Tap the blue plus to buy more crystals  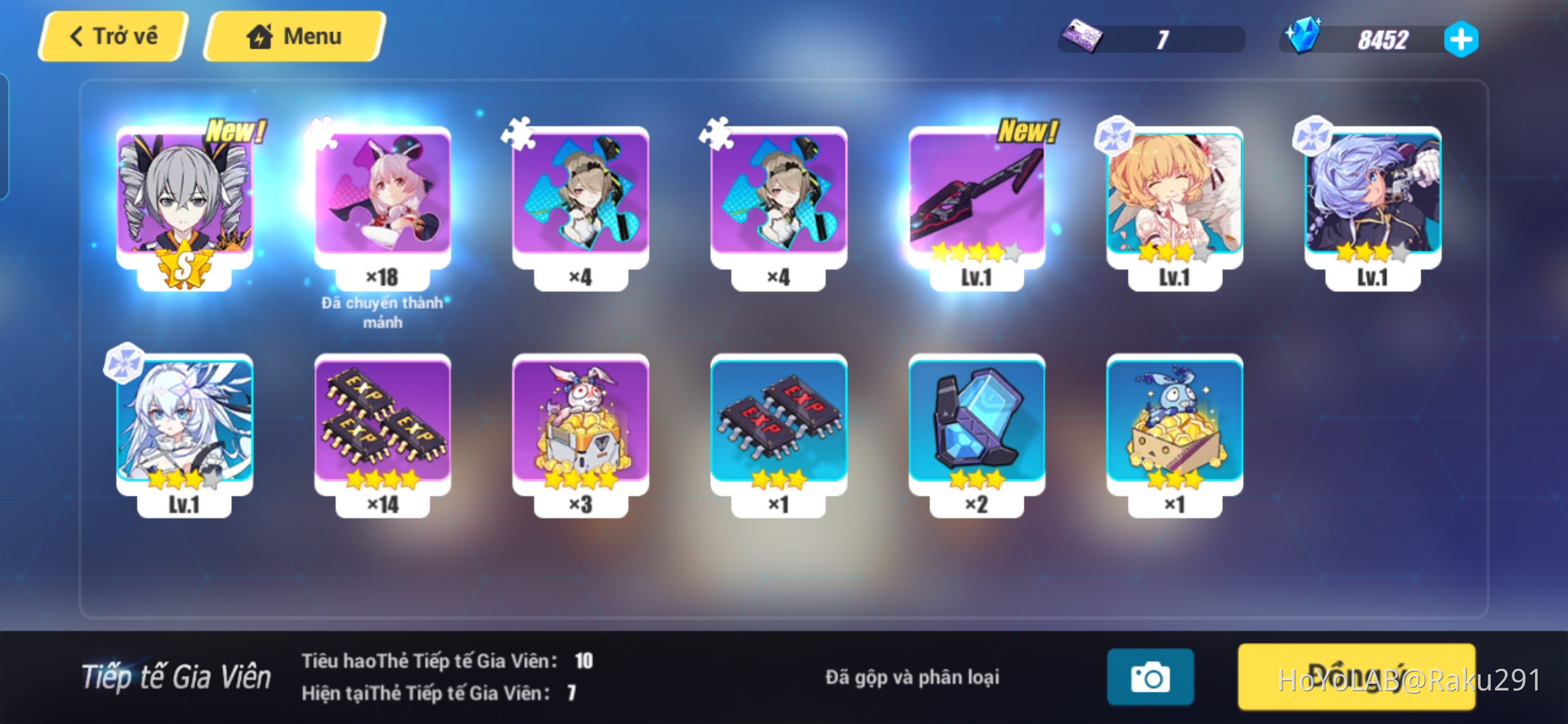tap(1459, 39)
